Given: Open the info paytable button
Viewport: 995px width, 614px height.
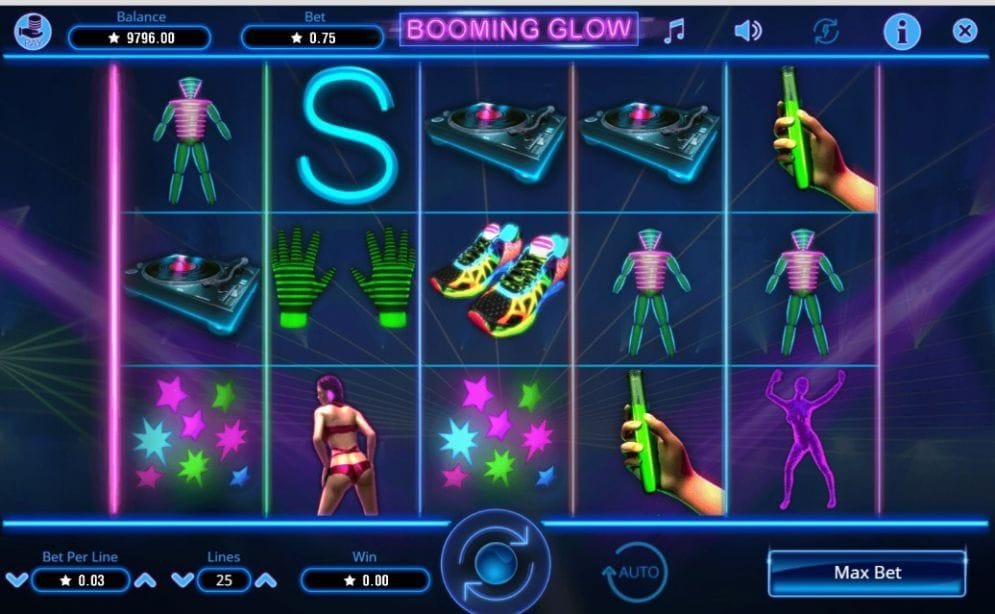Looking at the screenshot, I should coord(901,31).
